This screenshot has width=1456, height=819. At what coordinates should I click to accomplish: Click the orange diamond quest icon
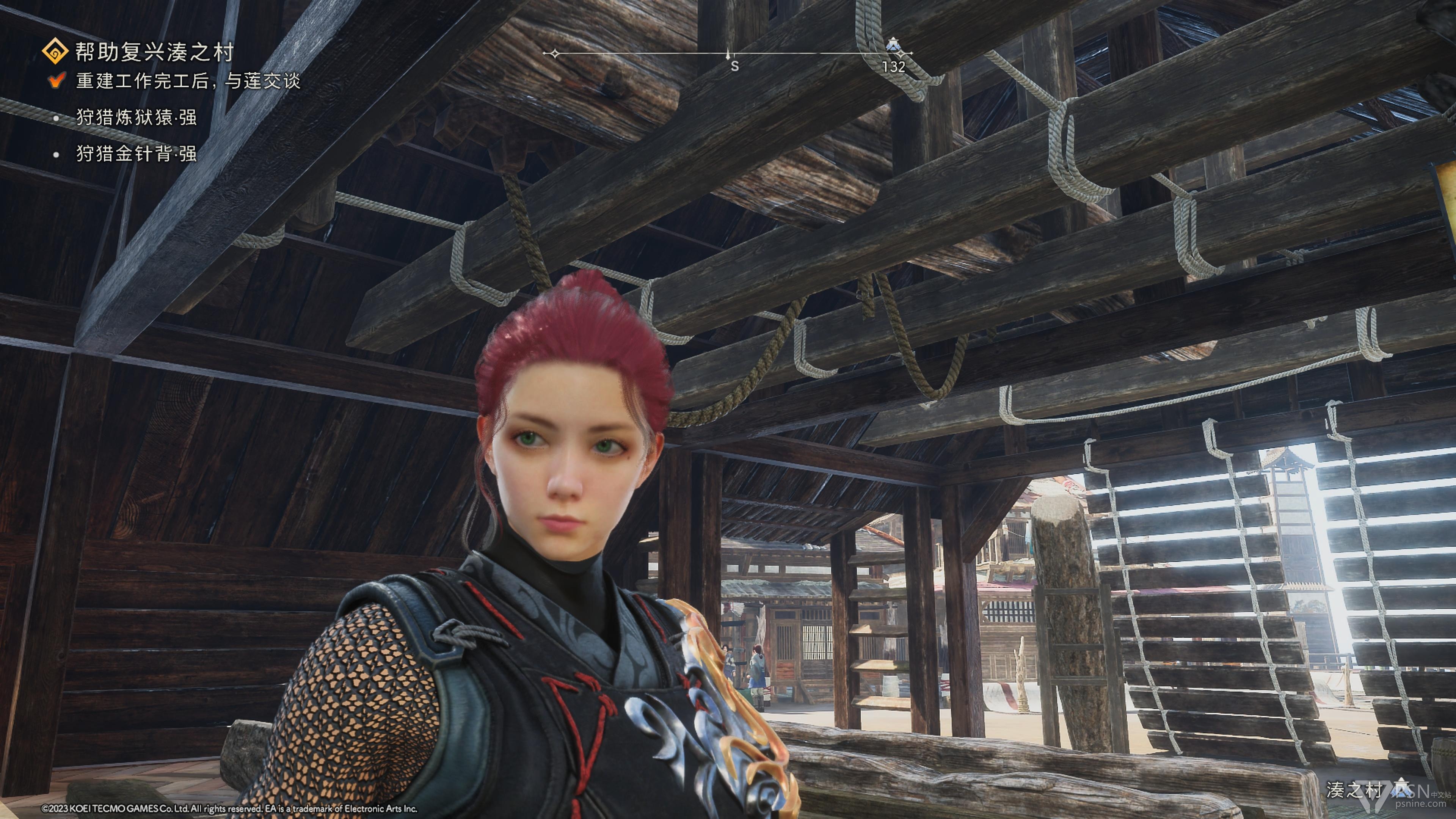click(x=55, y=52)
